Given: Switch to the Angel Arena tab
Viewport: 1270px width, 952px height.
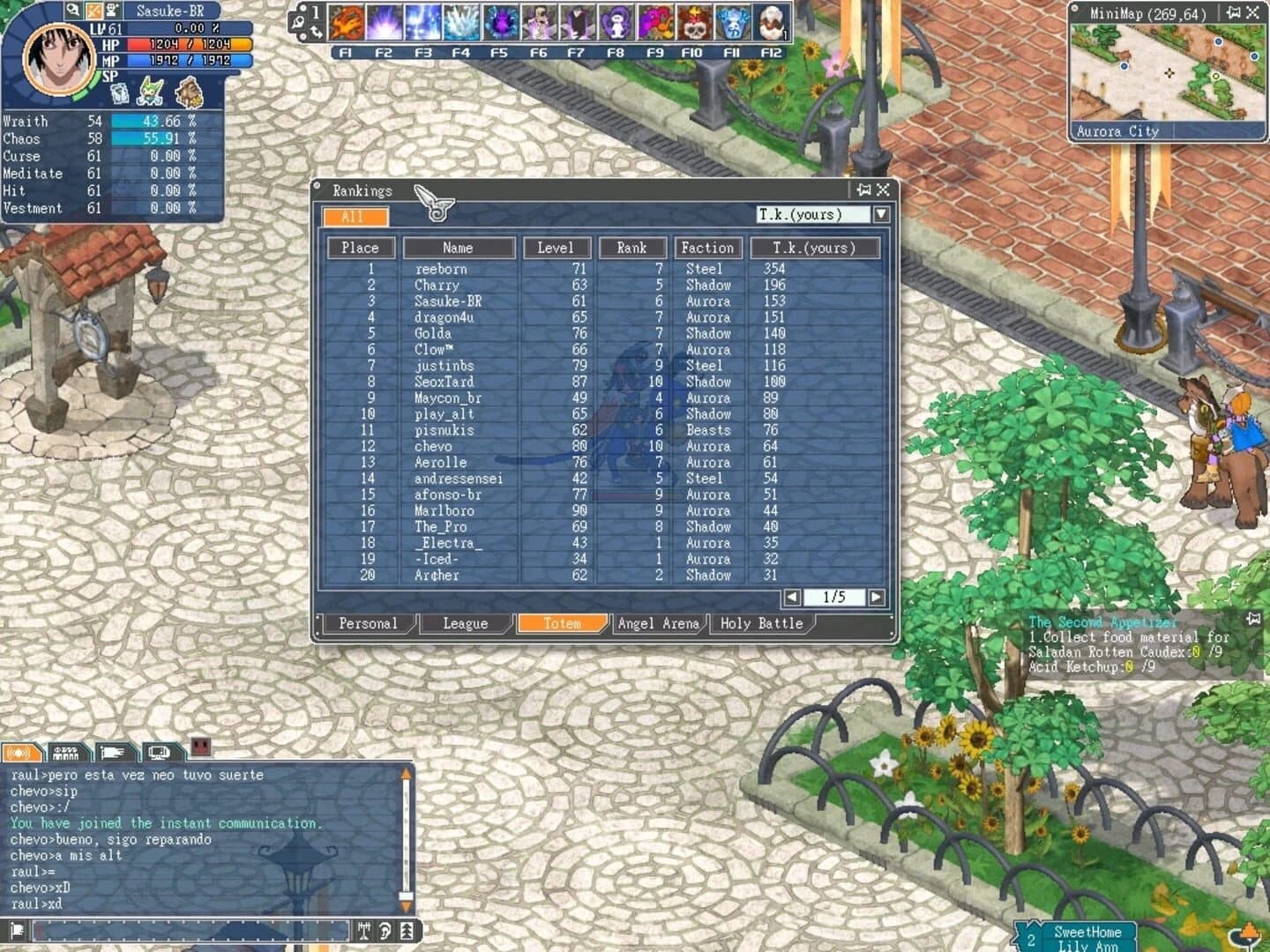Looking at the screenshot, I should tap(658, 623).
